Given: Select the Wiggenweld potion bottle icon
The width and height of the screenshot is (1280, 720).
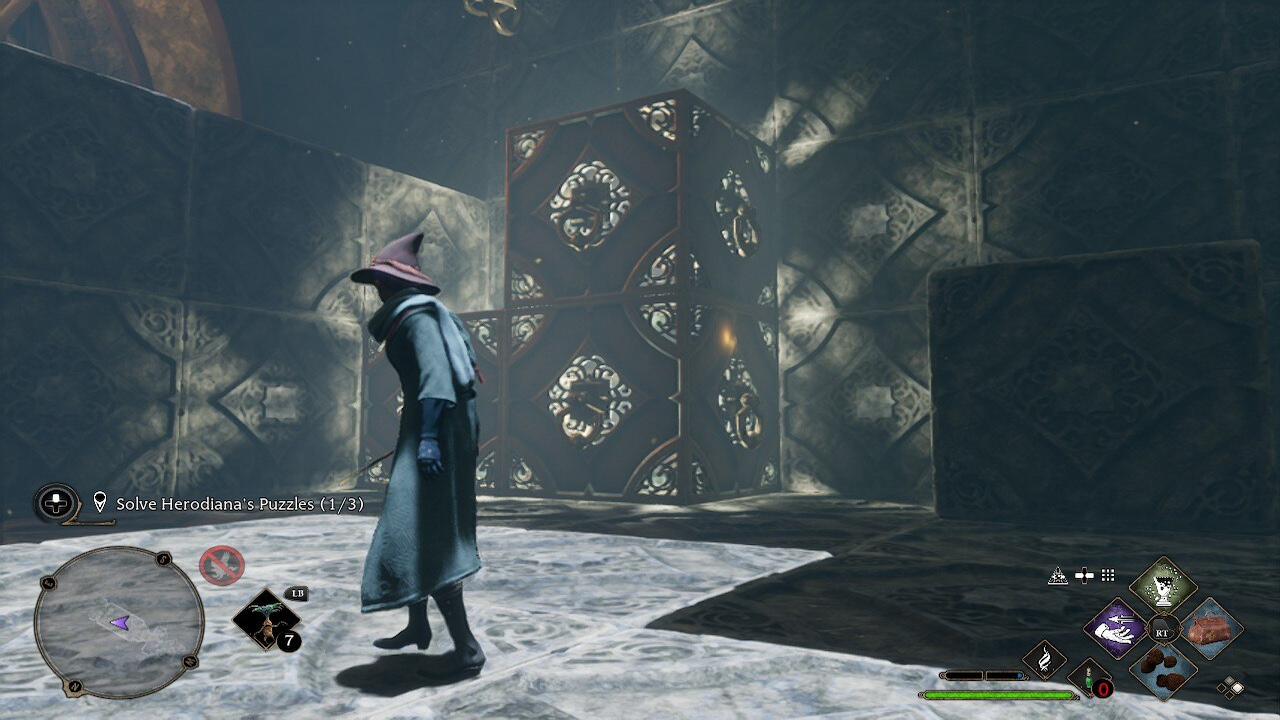Looking at the screenshot, I should [1087, 681].
